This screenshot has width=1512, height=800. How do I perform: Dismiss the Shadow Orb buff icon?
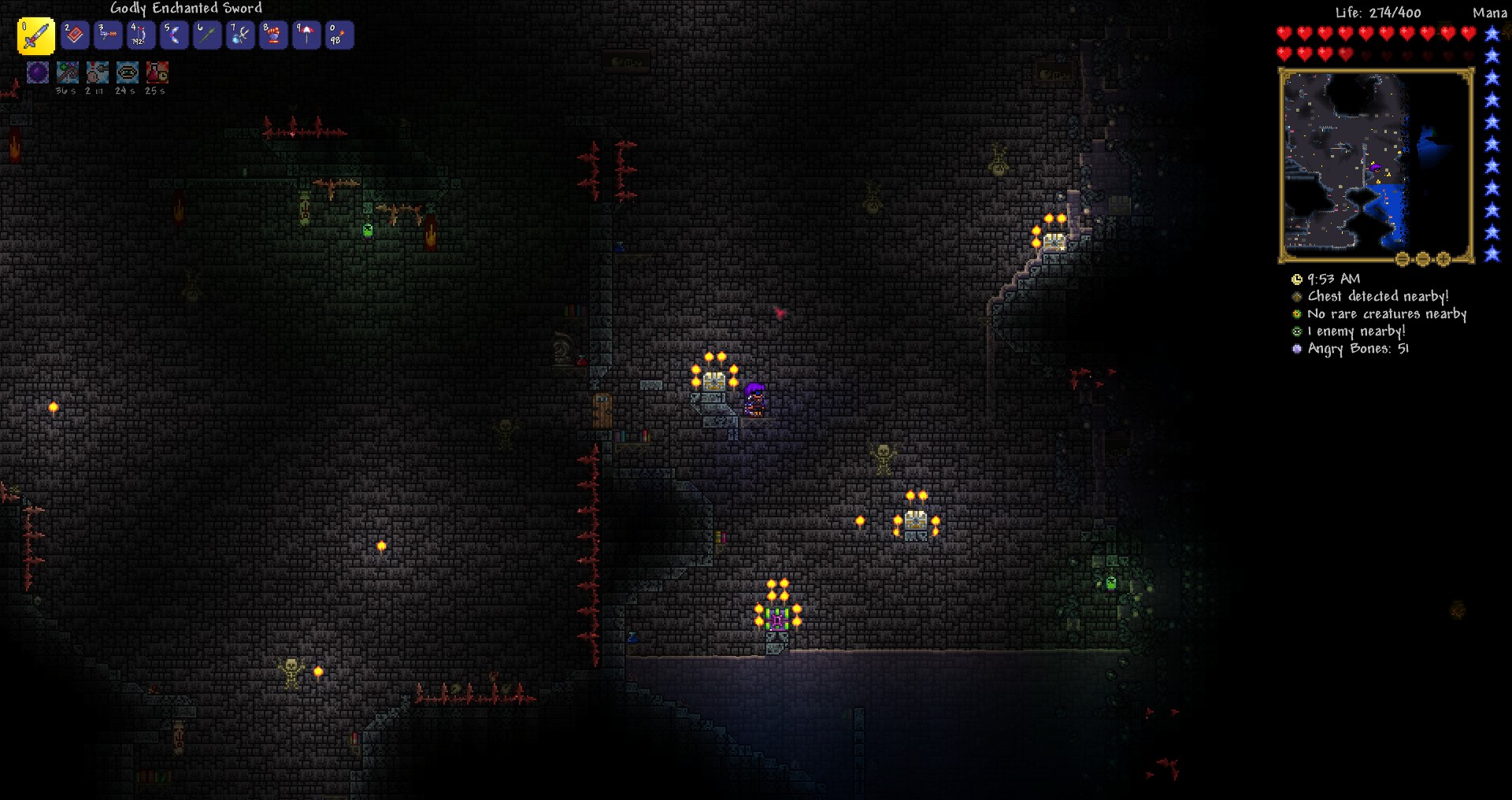(37, 72)
